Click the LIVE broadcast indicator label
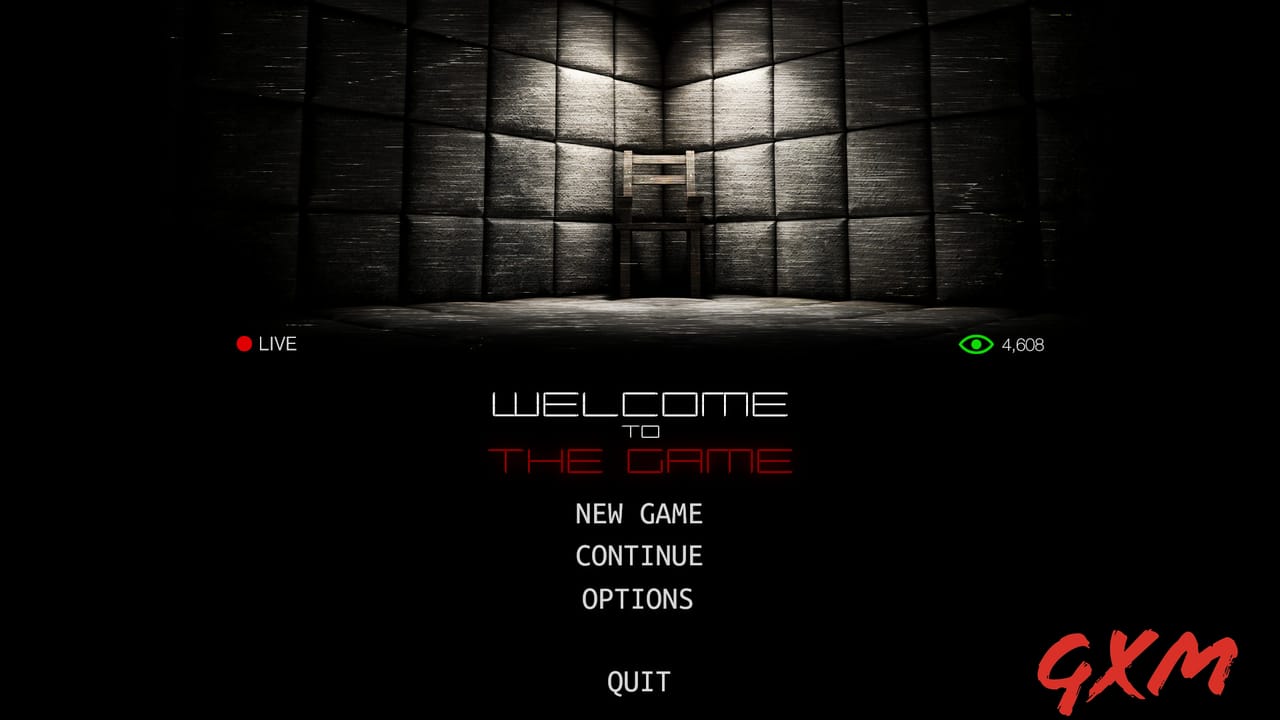 pos(278,344)
